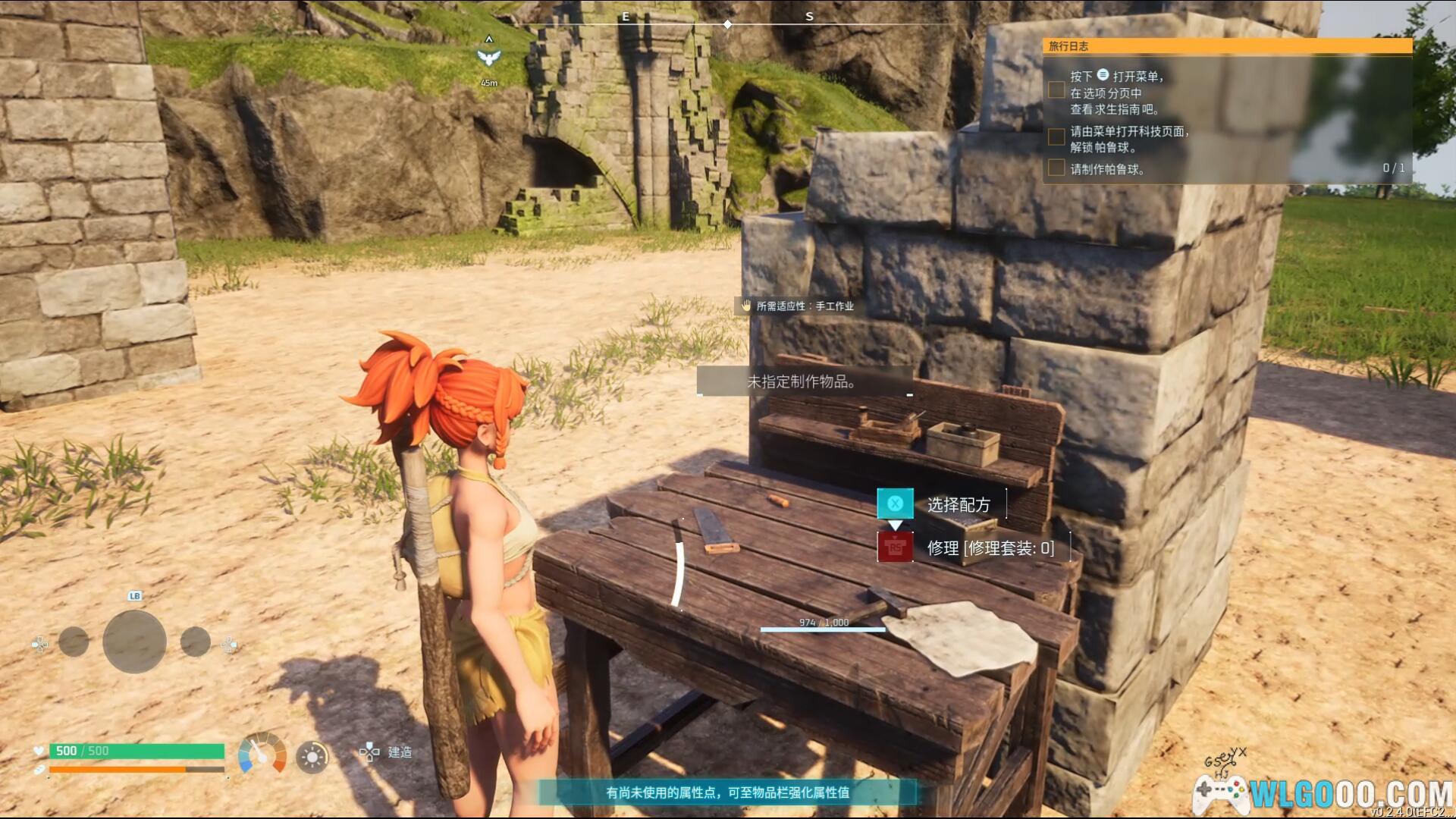Screen dimensions: 1456x819
Task: Select 修理 repair kit option
Action: coord(990,548)
